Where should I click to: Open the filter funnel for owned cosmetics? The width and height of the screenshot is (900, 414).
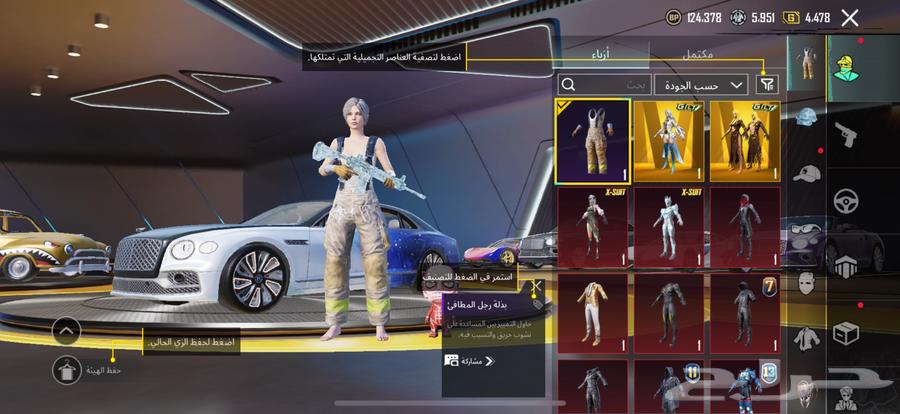point(768,85)
